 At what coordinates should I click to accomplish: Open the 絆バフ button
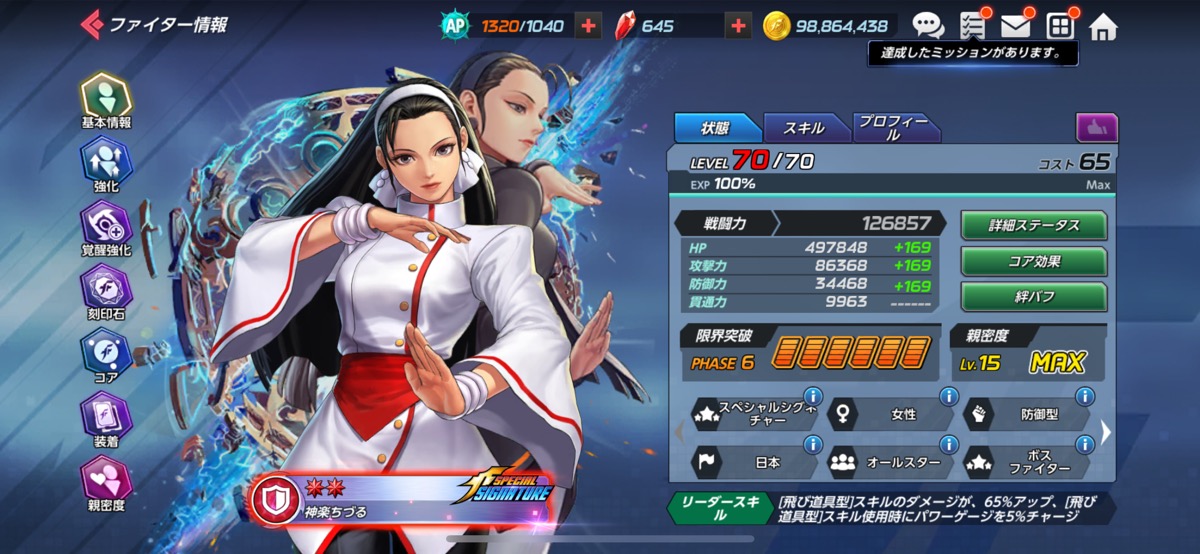(1034, 297)
